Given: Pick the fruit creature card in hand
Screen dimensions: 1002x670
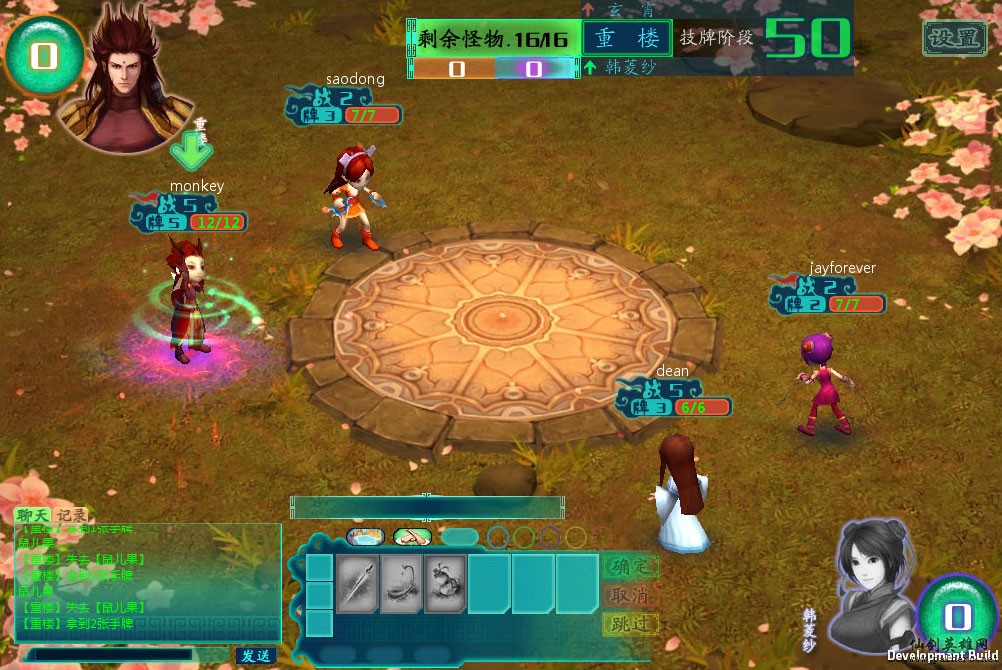Looking at the screenshot, I should (x=444, y=584).
